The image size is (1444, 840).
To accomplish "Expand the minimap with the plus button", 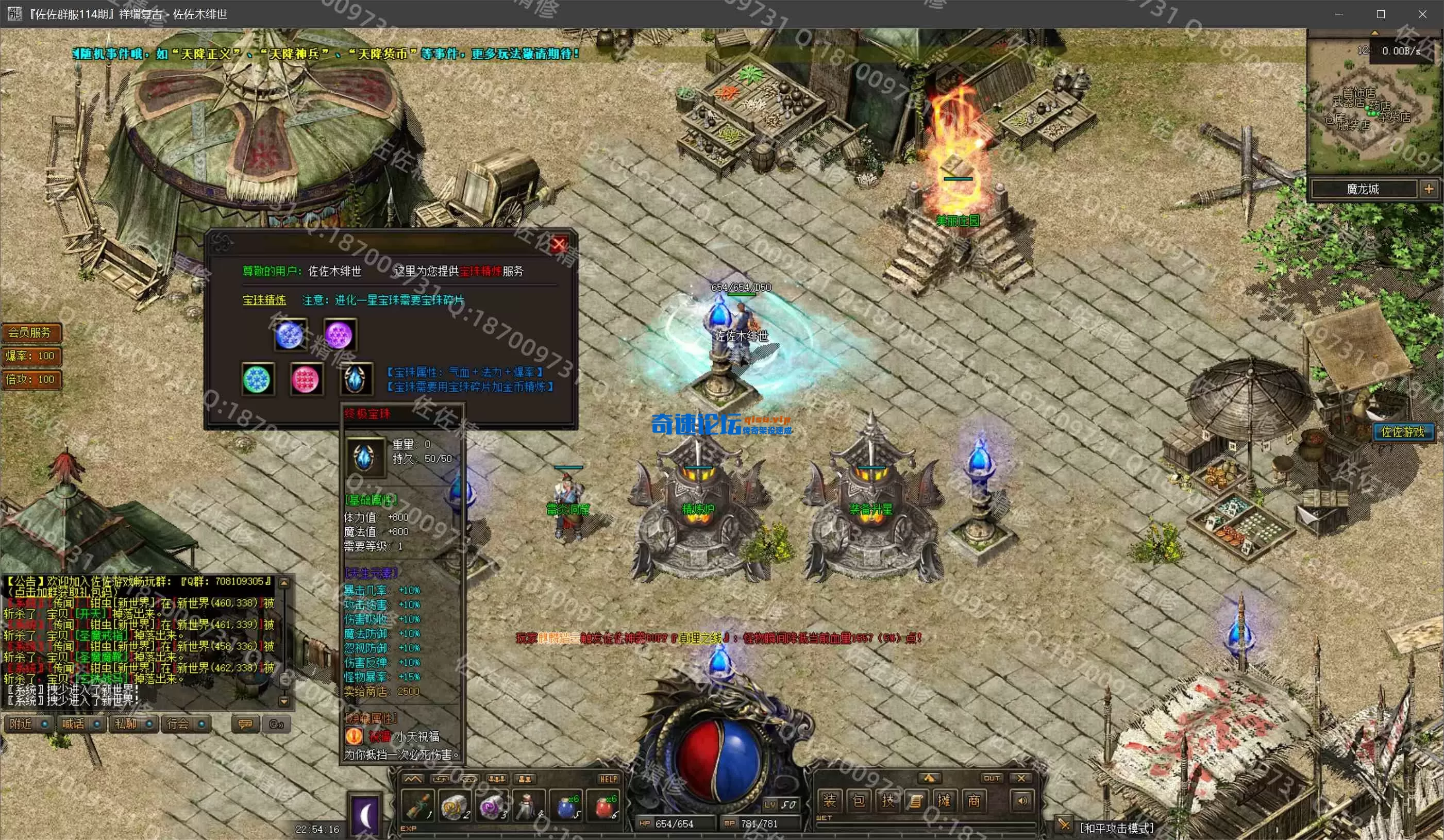I will click(x=1429, y=189).
